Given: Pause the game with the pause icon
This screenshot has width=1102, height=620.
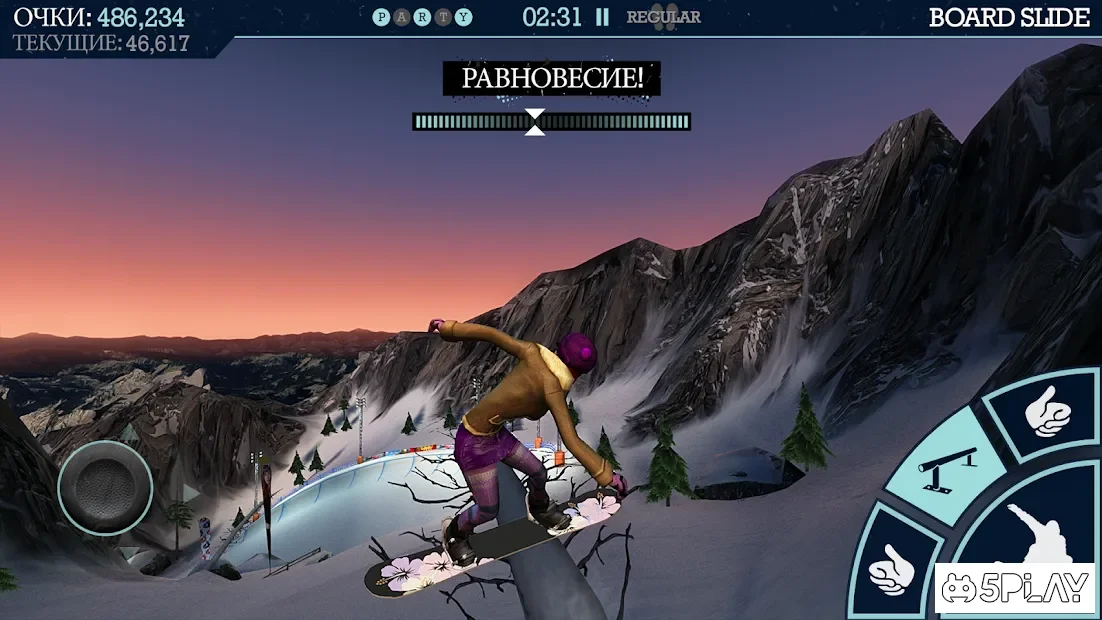Looking at the screenshot, I should [x=602, y=17].
